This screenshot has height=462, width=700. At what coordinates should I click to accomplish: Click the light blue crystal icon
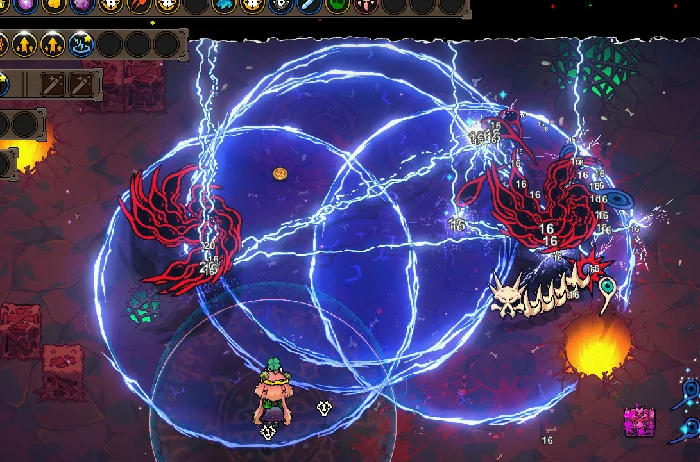tap(222, 6)
